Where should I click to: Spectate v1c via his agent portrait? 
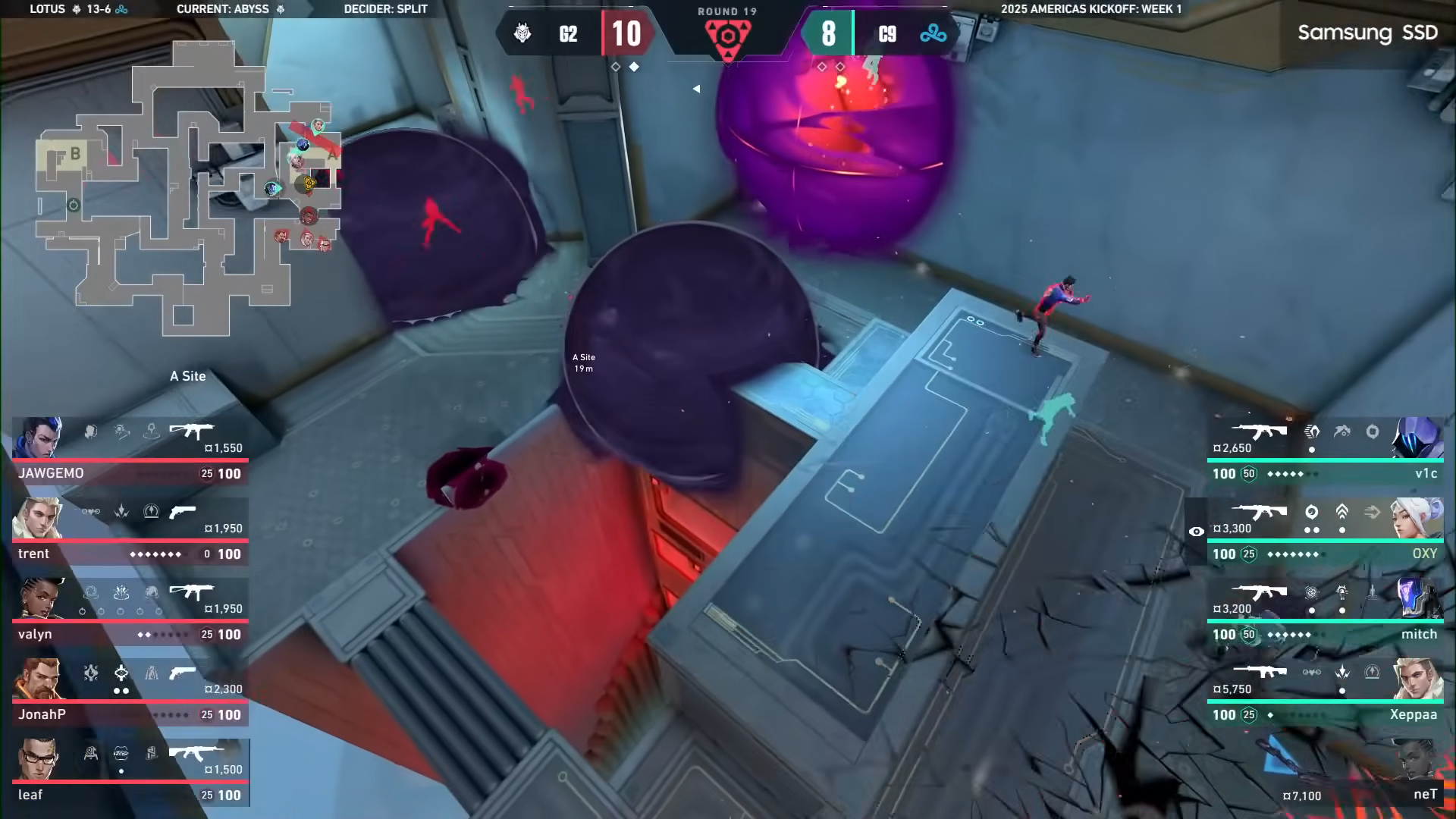1417,438
